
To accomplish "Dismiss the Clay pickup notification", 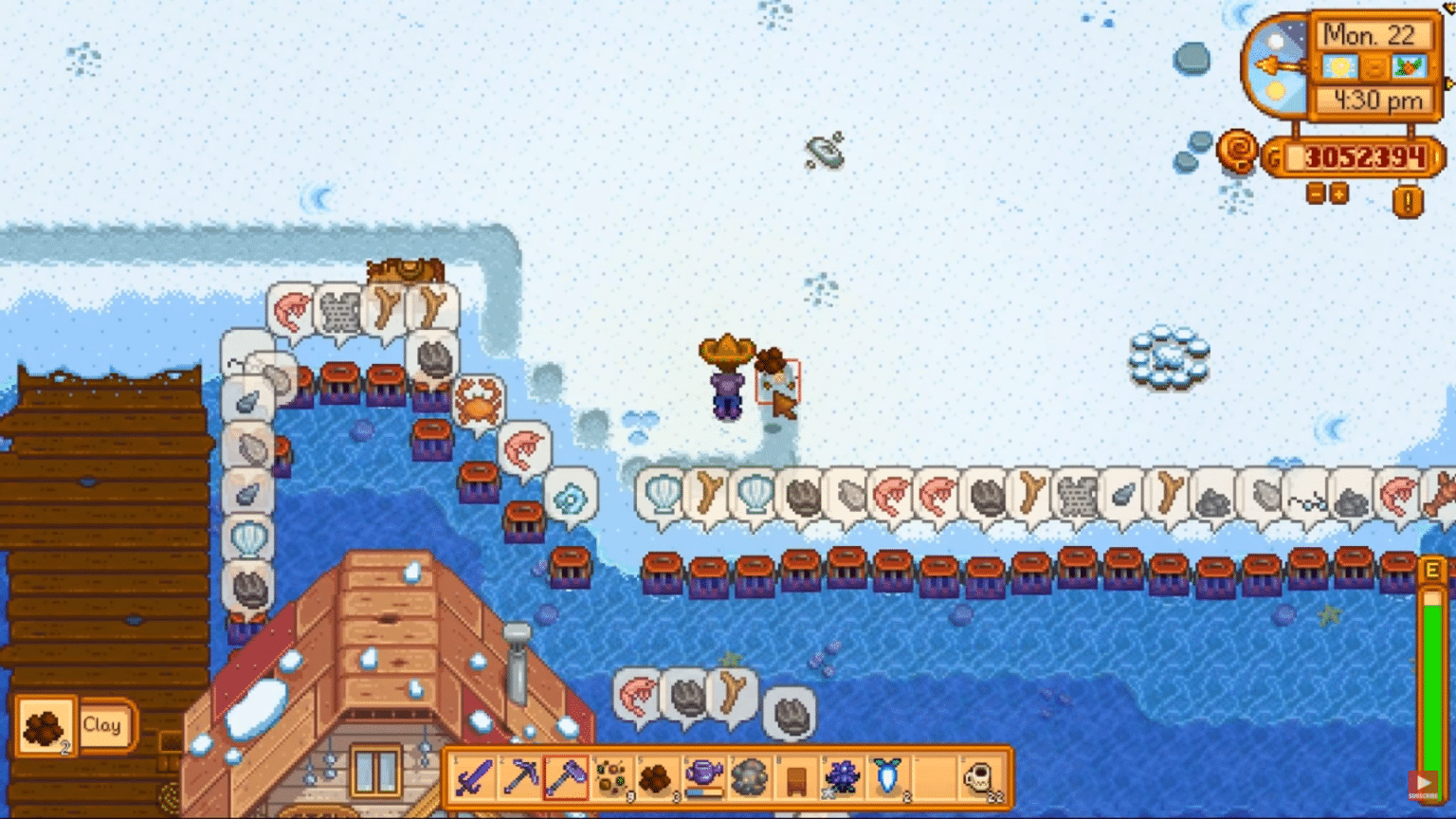I will coord(76,725).
